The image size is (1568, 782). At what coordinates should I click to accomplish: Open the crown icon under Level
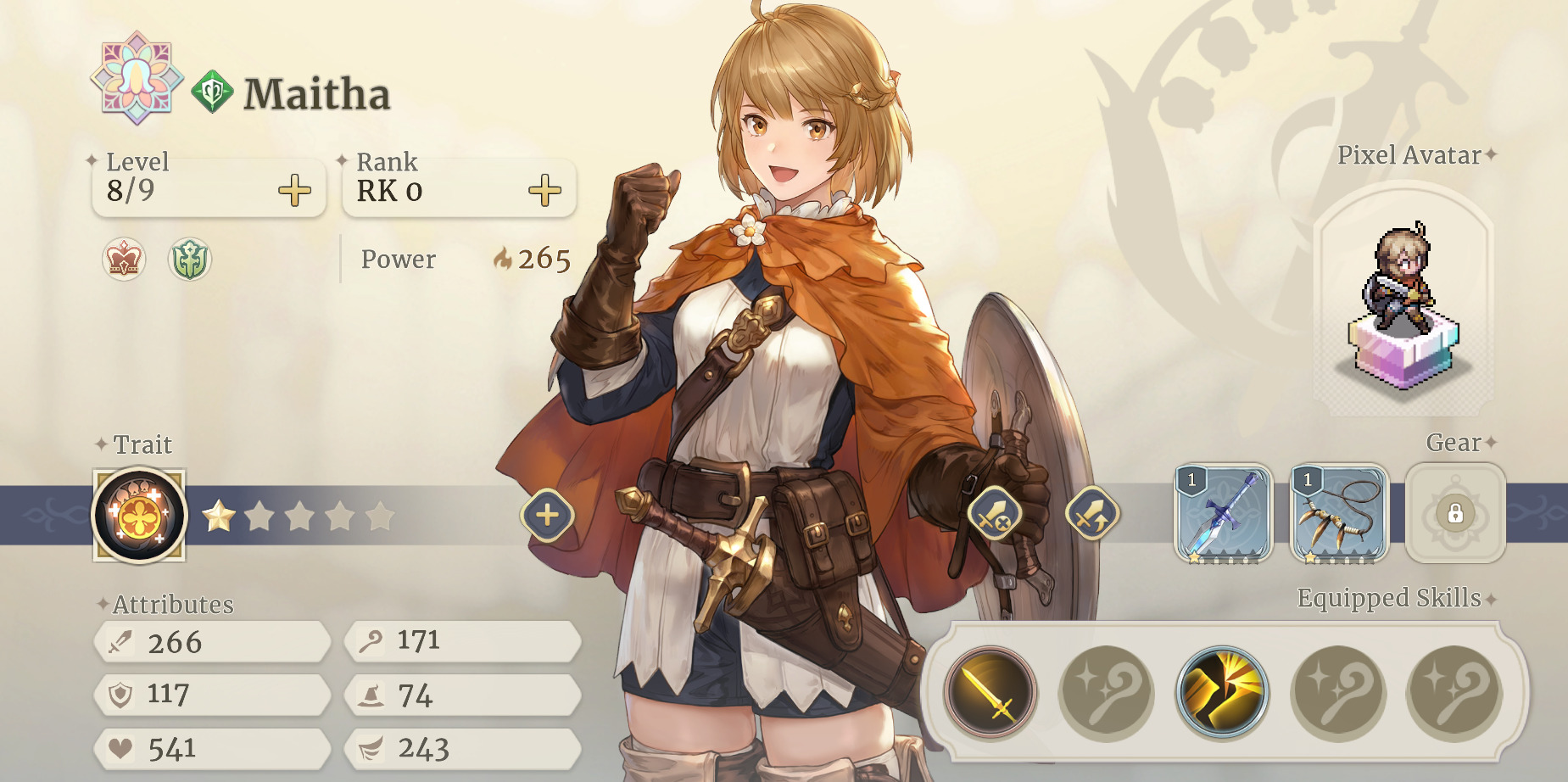(x=124, y=259)
